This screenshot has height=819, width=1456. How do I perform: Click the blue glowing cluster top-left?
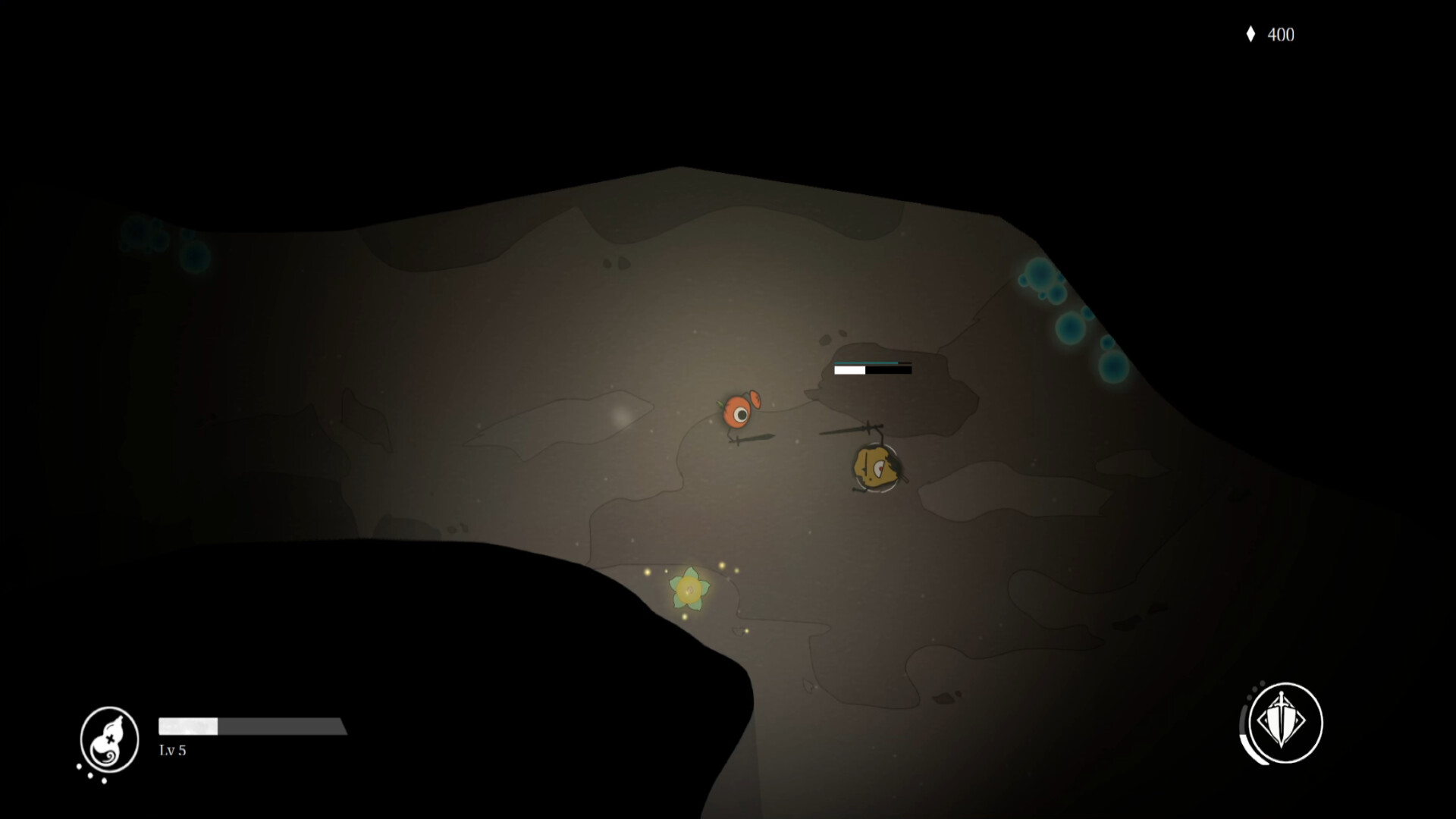152,239
